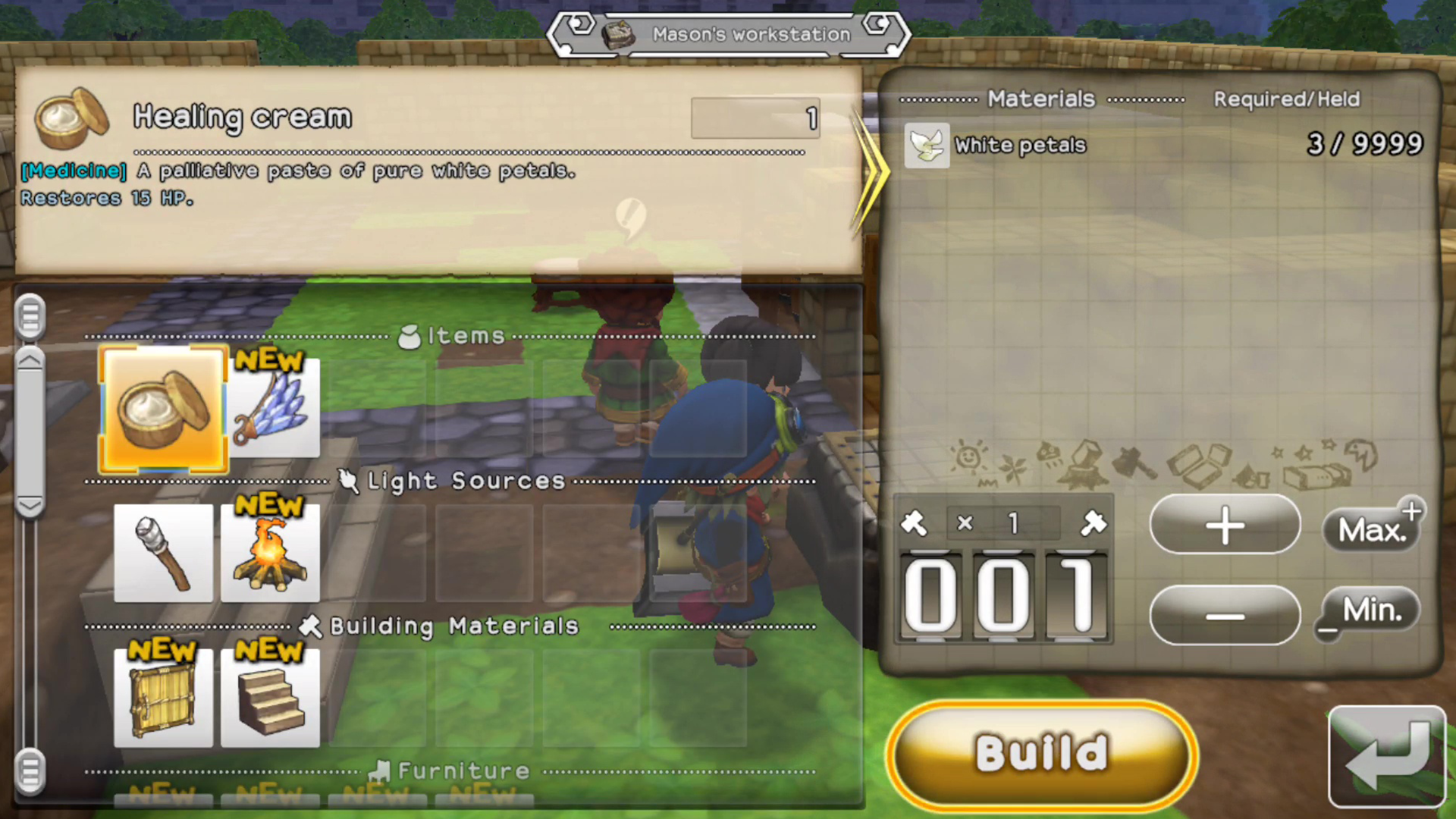Screen dimensions: 1456x819
Task: Increase quantity with the plus button
Action: click(x=1224, y=526)
